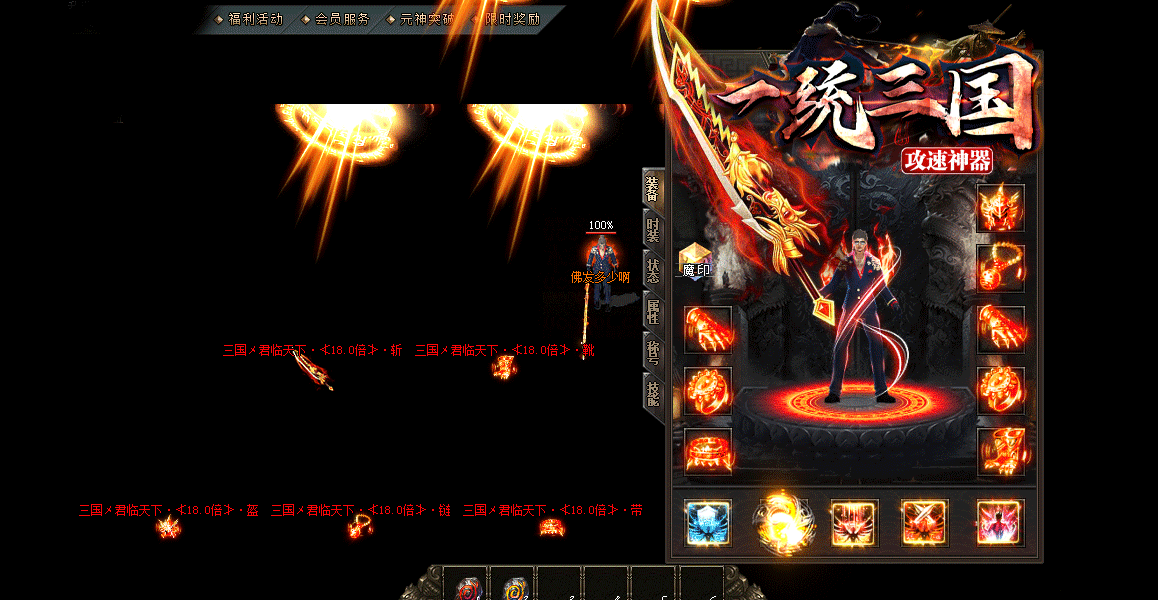Select the fiery belt equipment slot
Viewport: 1158px width, 600px height.
click(708, 452)
